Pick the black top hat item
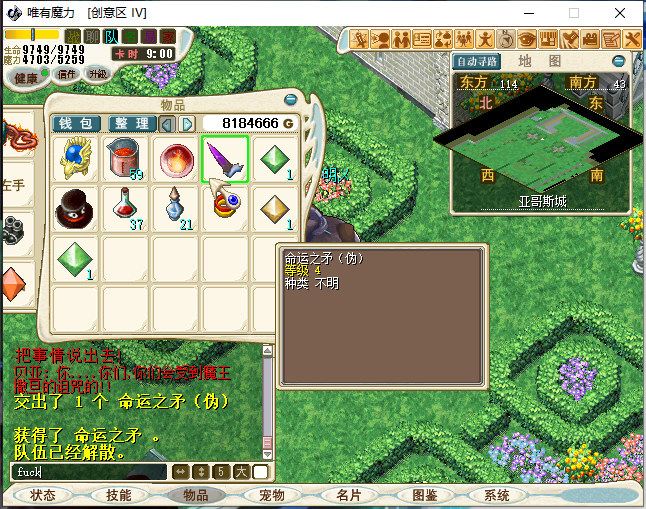Image resolution: width=646 pixels, height=509 pixels. click(76, 209)
